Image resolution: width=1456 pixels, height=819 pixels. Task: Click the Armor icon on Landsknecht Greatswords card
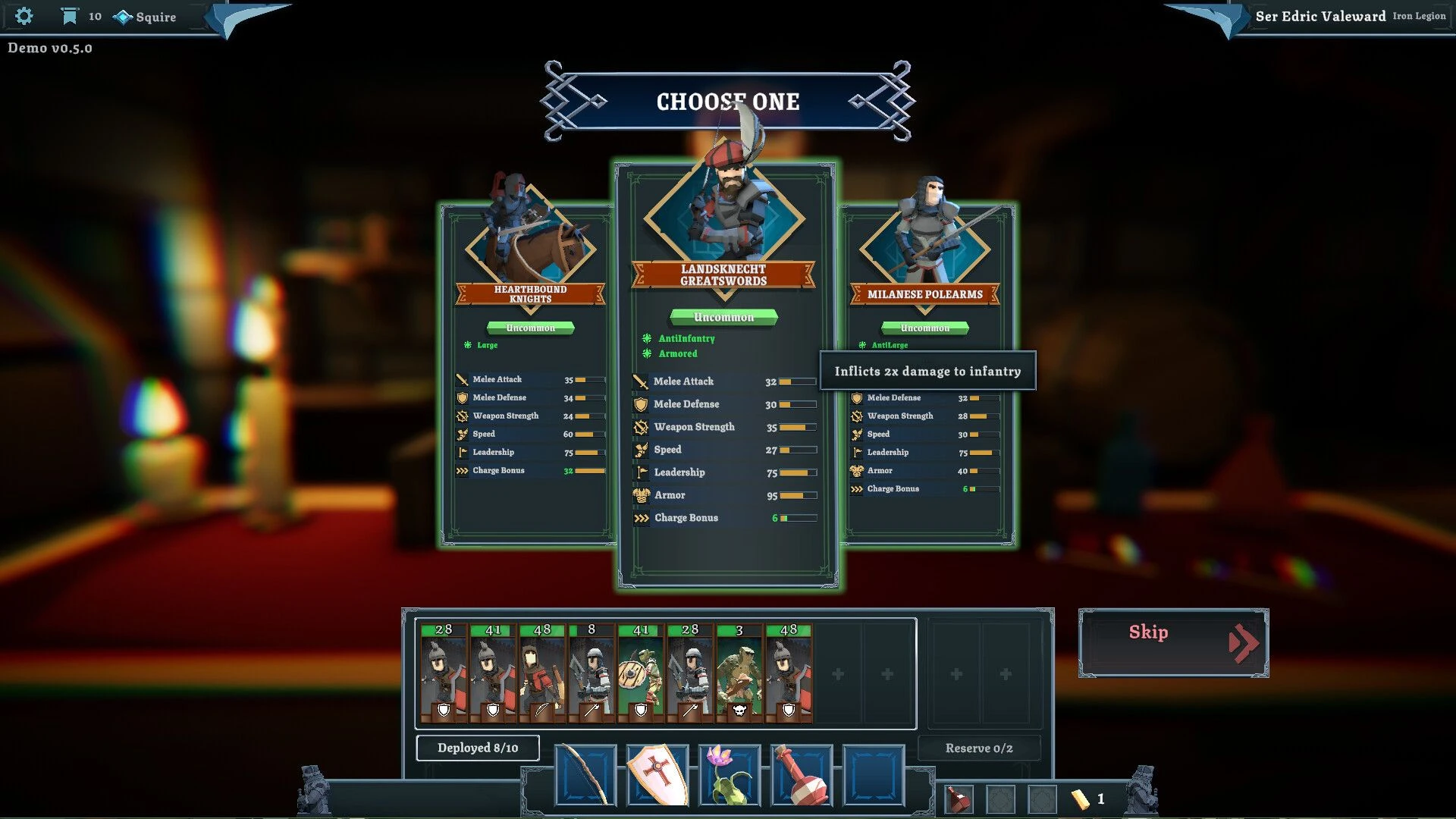641,495
